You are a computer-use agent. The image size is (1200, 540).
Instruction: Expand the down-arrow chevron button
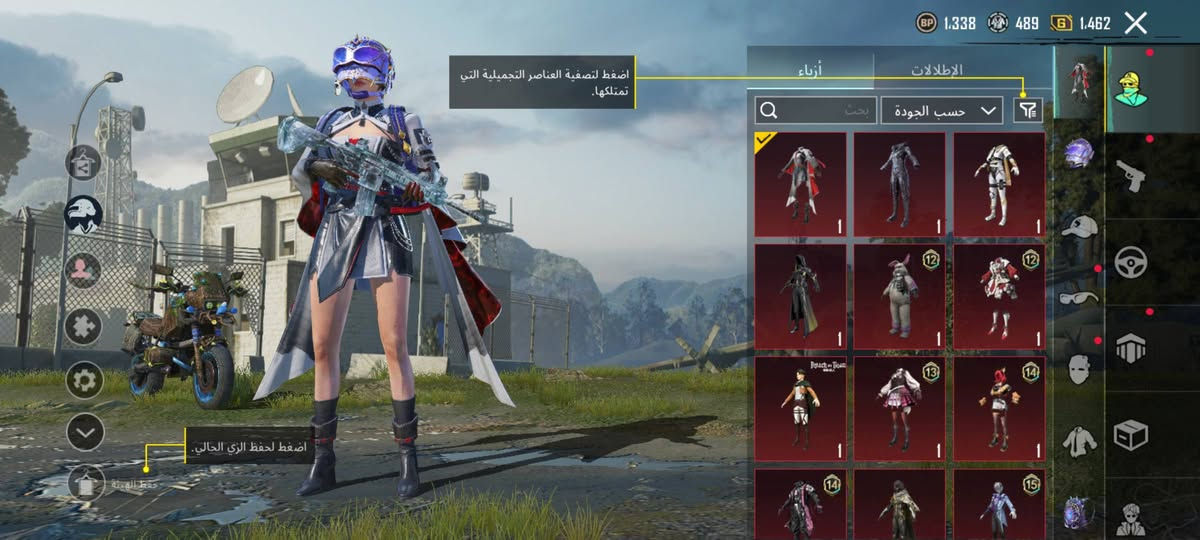[84, 431]
